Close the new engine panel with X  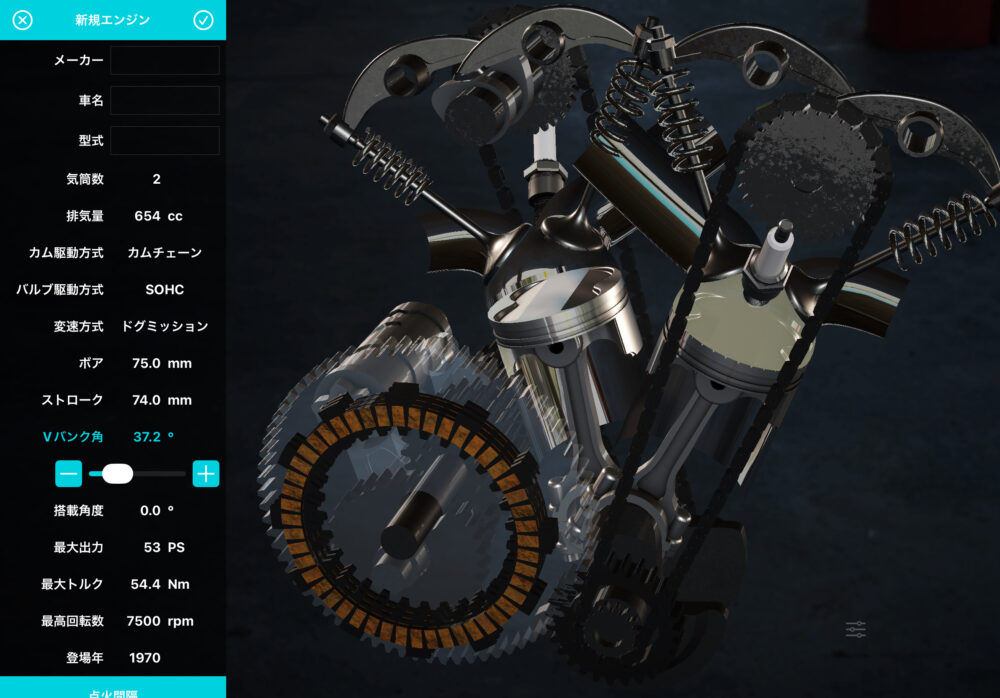pyautogui.click(x=22, y=20)
